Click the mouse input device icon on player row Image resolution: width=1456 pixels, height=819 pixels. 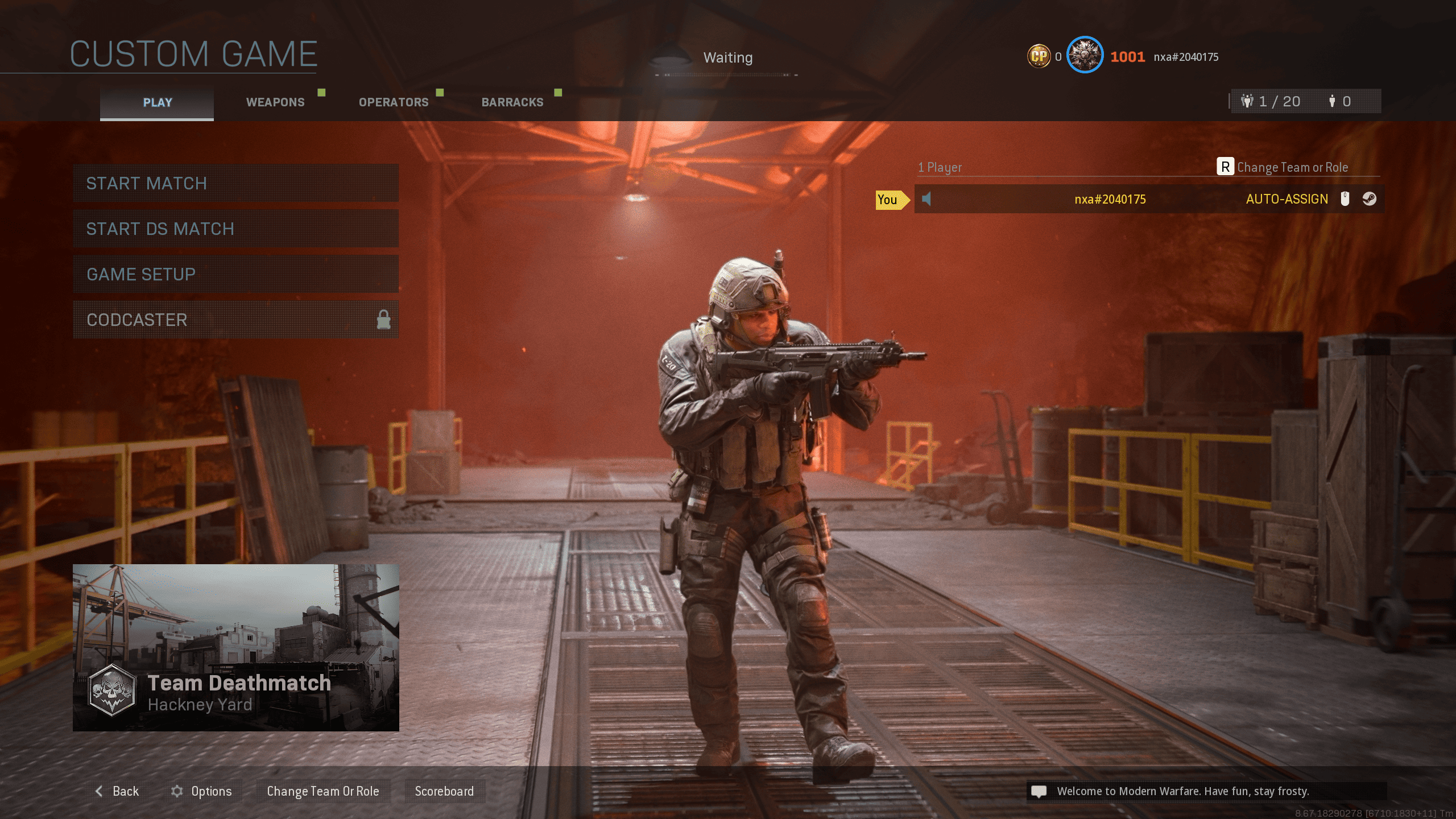[x=1345, y=199]
